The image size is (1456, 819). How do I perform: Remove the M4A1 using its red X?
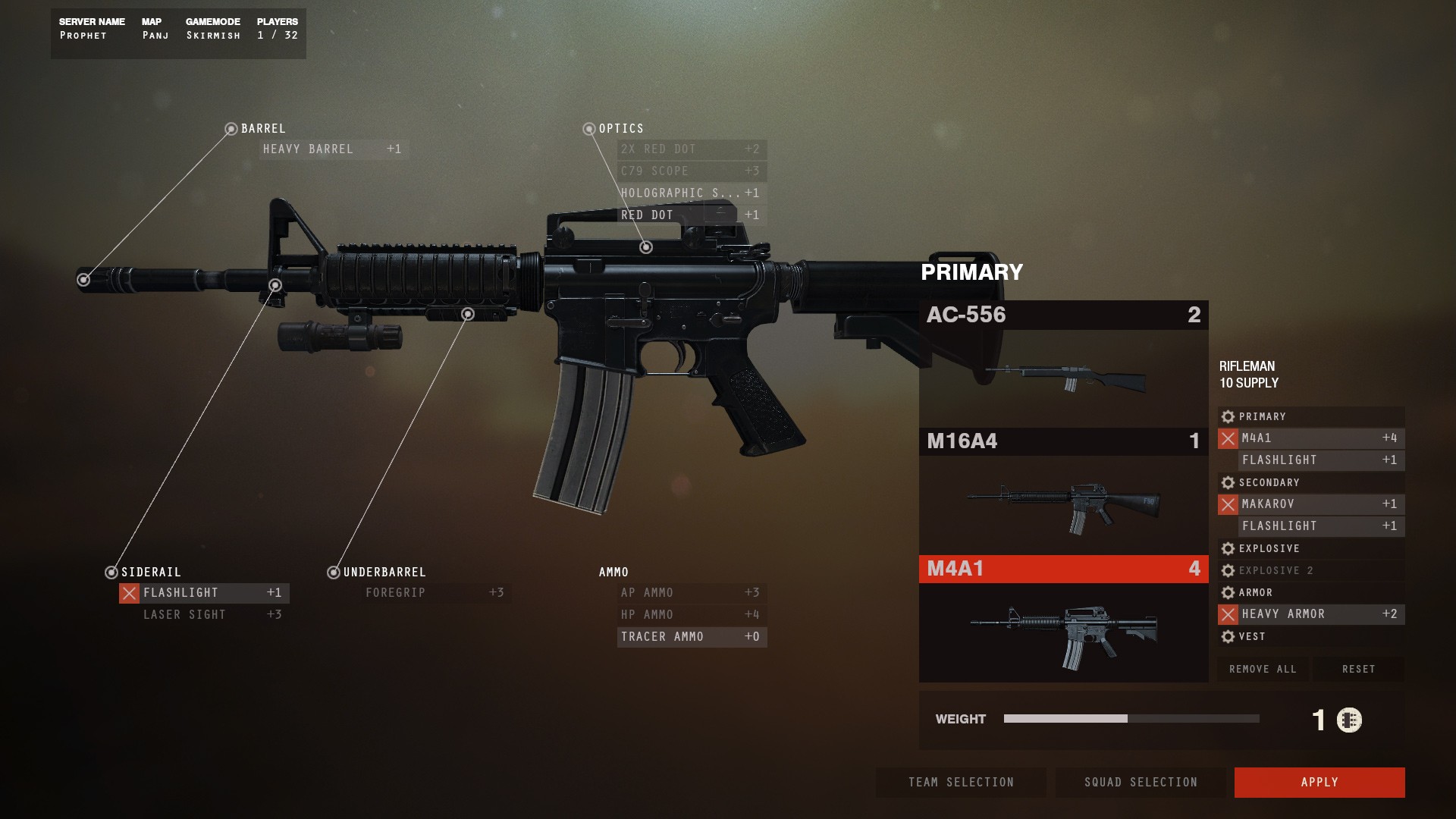[x=1230, y=438]
